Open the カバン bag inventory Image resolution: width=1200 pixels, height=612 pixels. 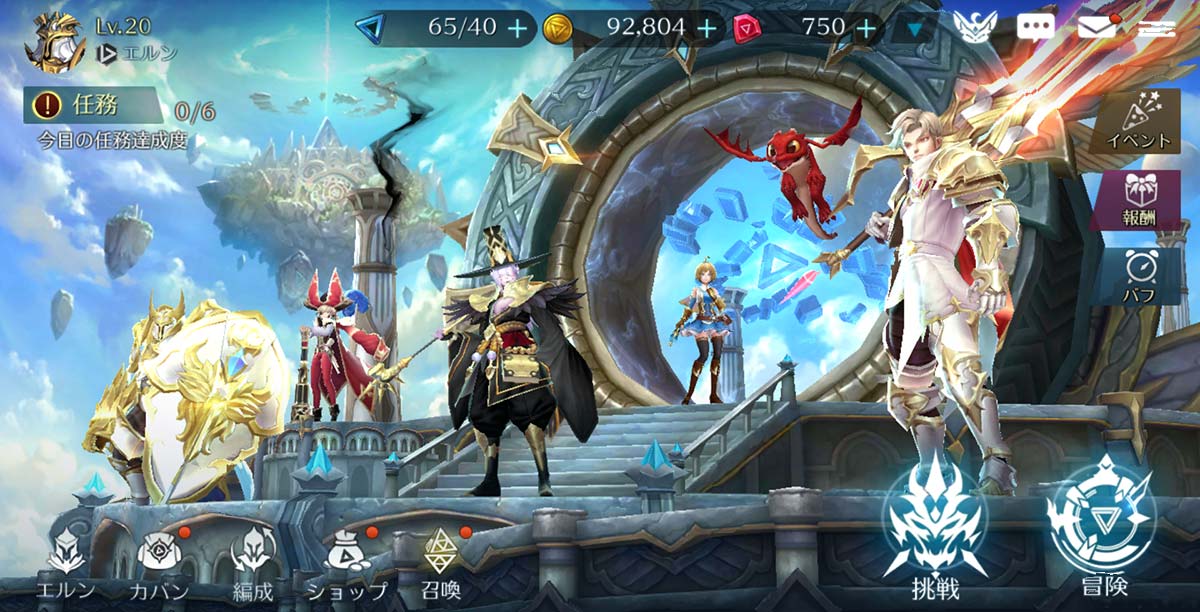coord(158,565)
